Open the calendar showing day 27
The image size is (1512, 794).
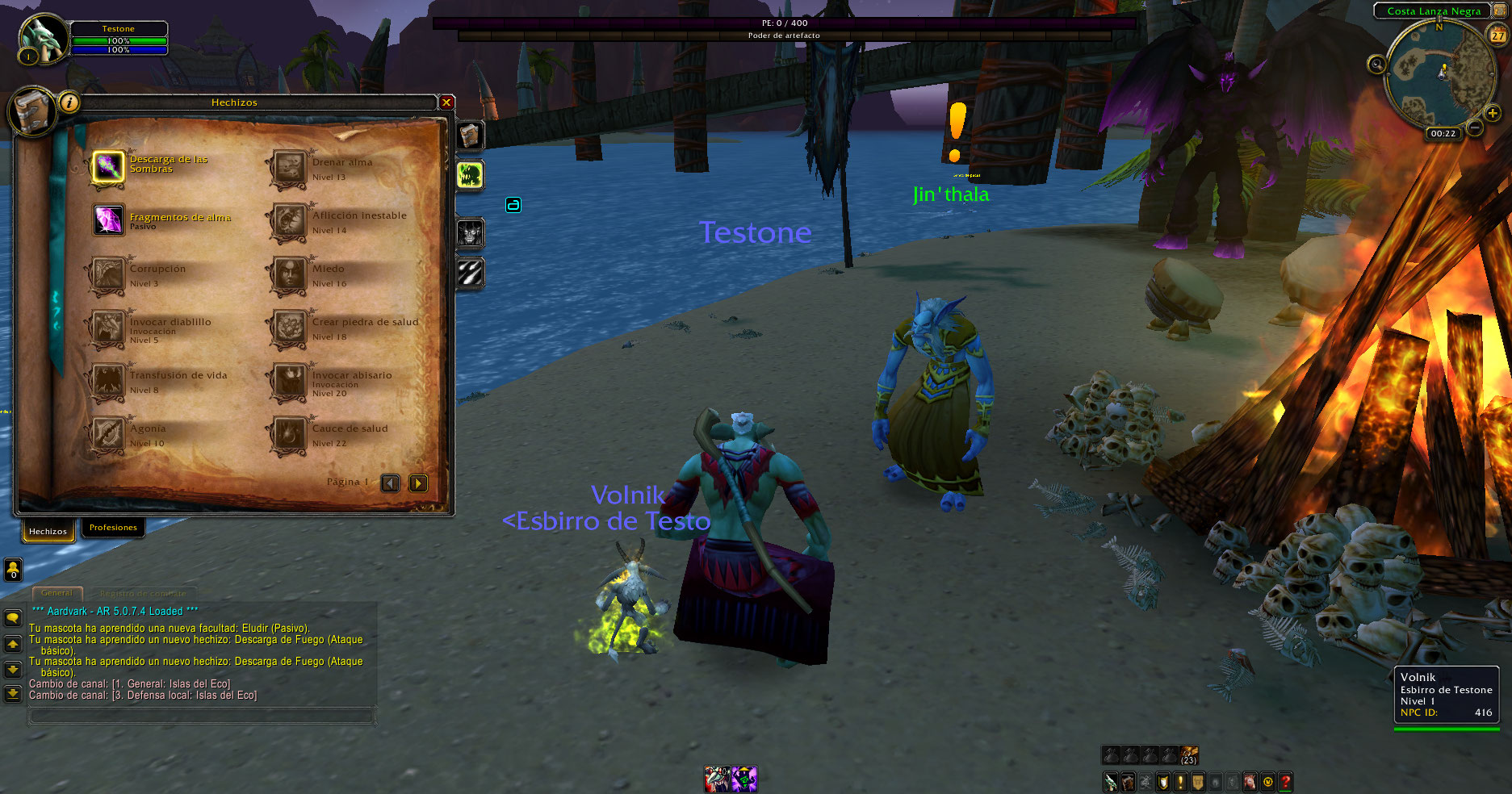pos(1497,36)
